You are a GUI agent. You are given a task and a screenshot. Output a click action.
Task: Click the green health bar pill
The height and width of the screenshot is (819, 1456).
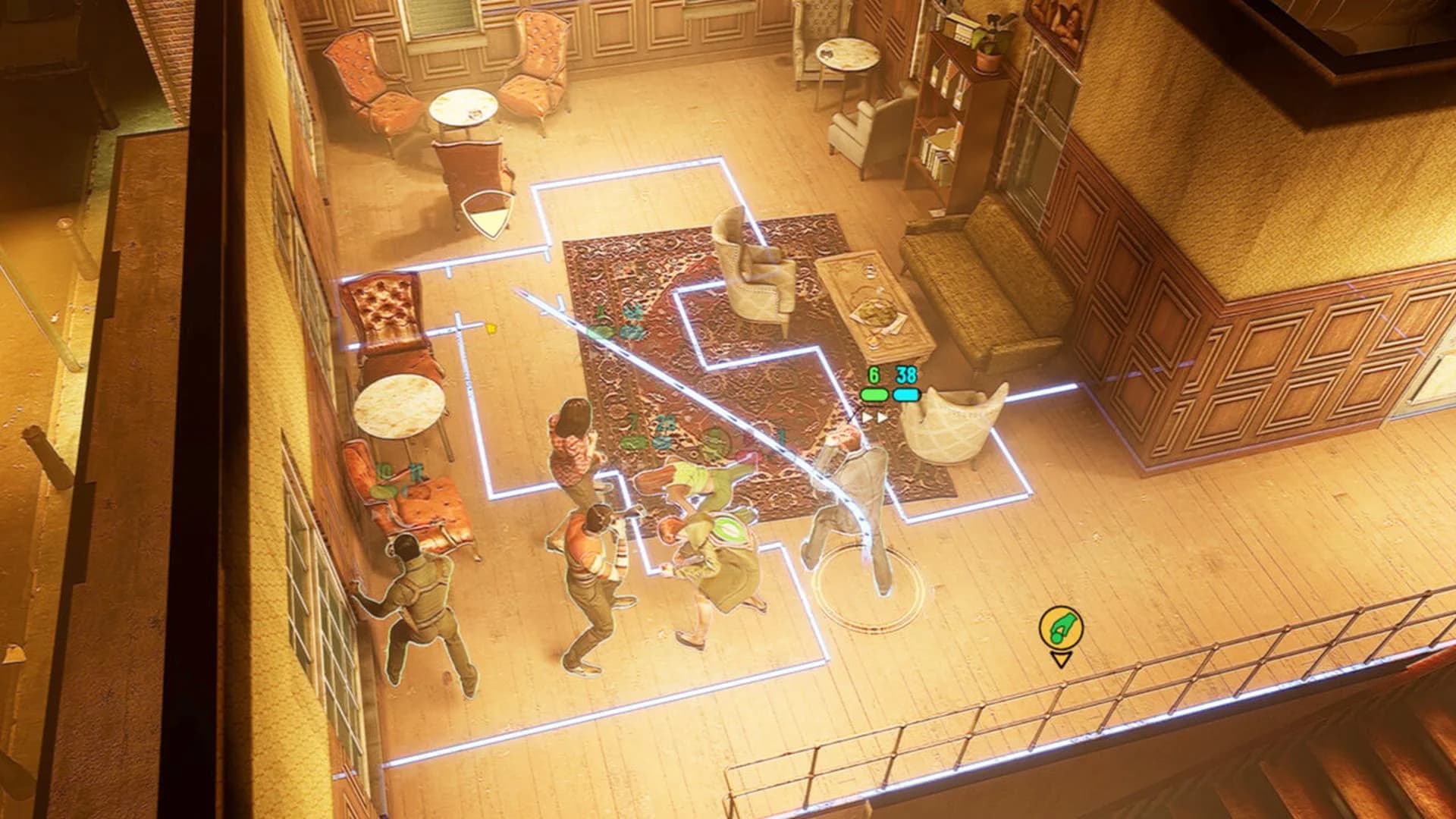click(x=874, y=394)
